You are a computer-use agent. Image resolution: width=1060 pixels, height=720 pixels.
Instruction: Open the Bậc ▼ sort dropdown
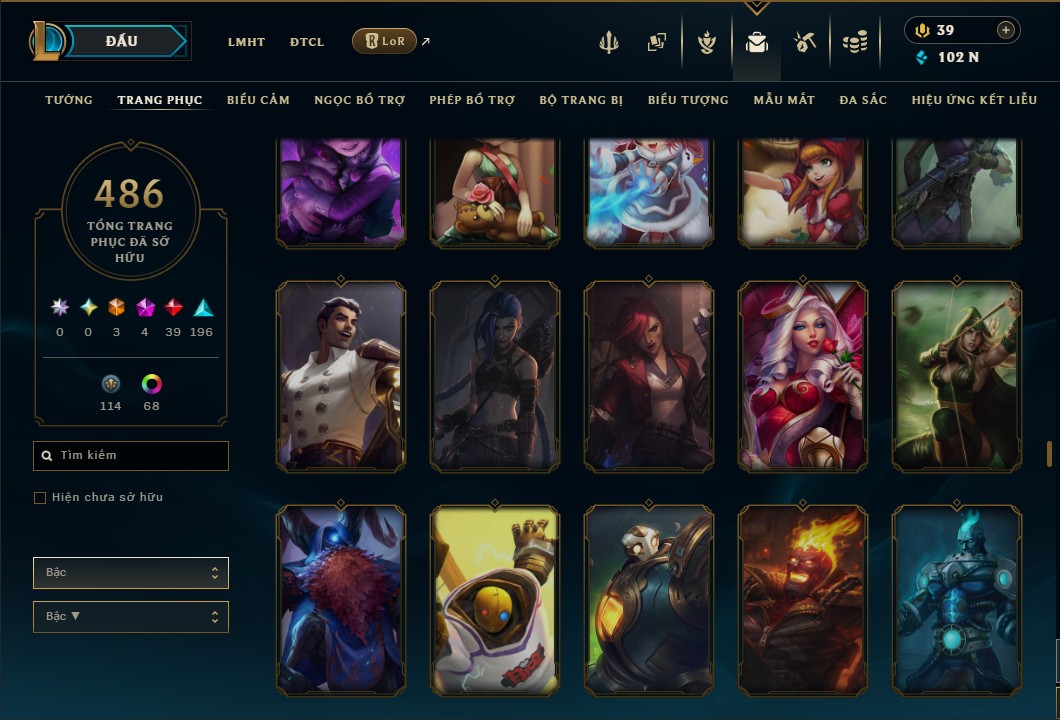131,617
